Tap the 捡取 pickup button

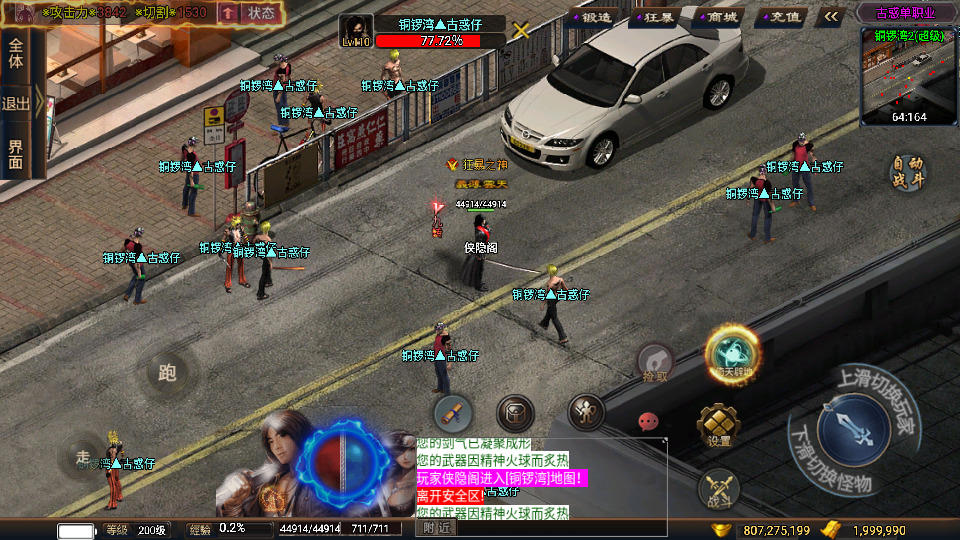pos(655,364)
